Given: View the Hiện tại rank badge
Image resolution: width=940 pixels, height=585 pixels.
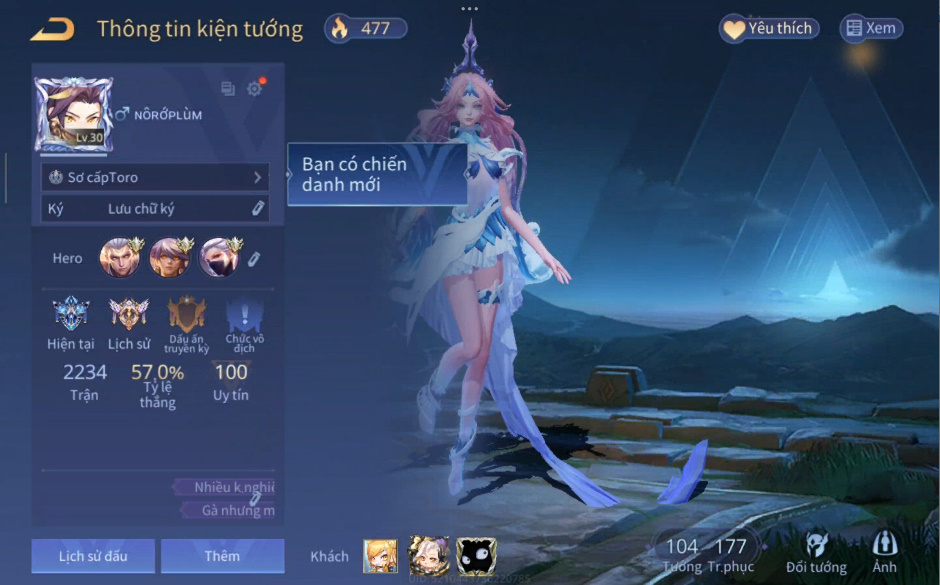Looking at the screenshot, I should click(x=70, y=315).
